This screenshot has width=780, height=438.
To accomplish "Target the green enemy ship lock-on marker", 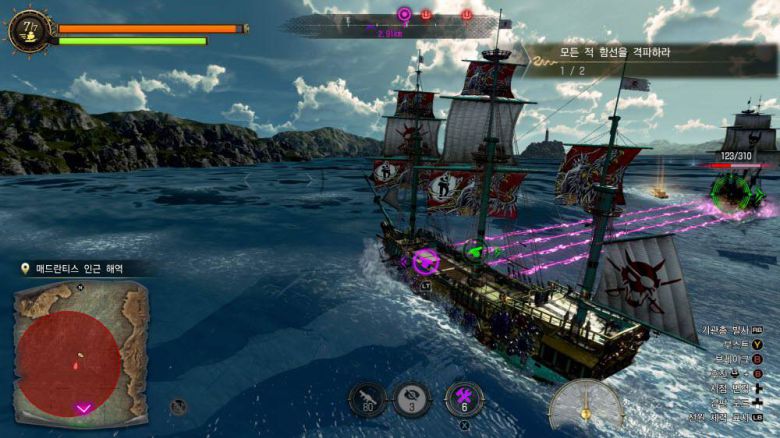I will coord(736,191).
